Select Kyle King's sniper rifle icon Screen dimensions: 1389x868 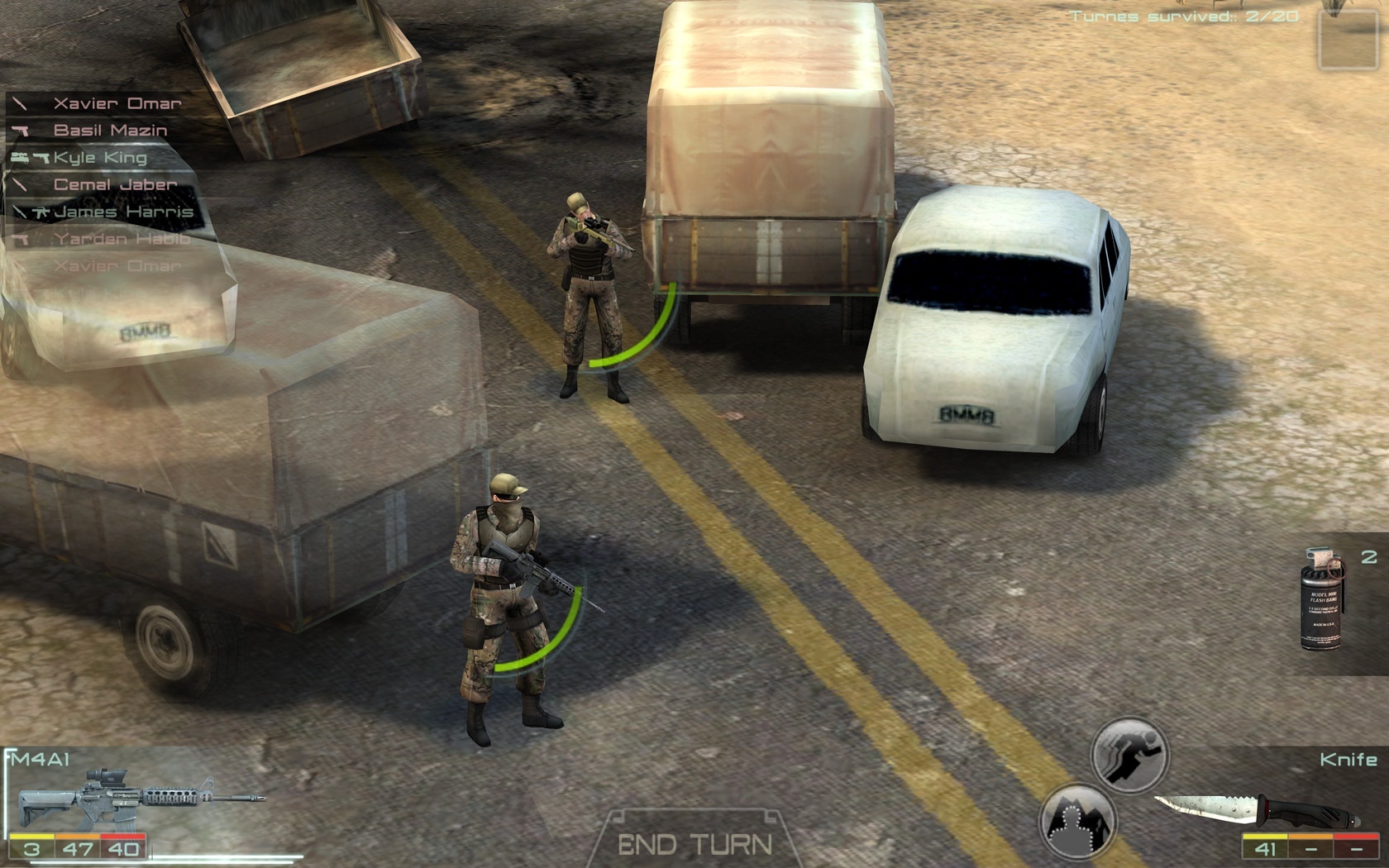tap(21, 157)
